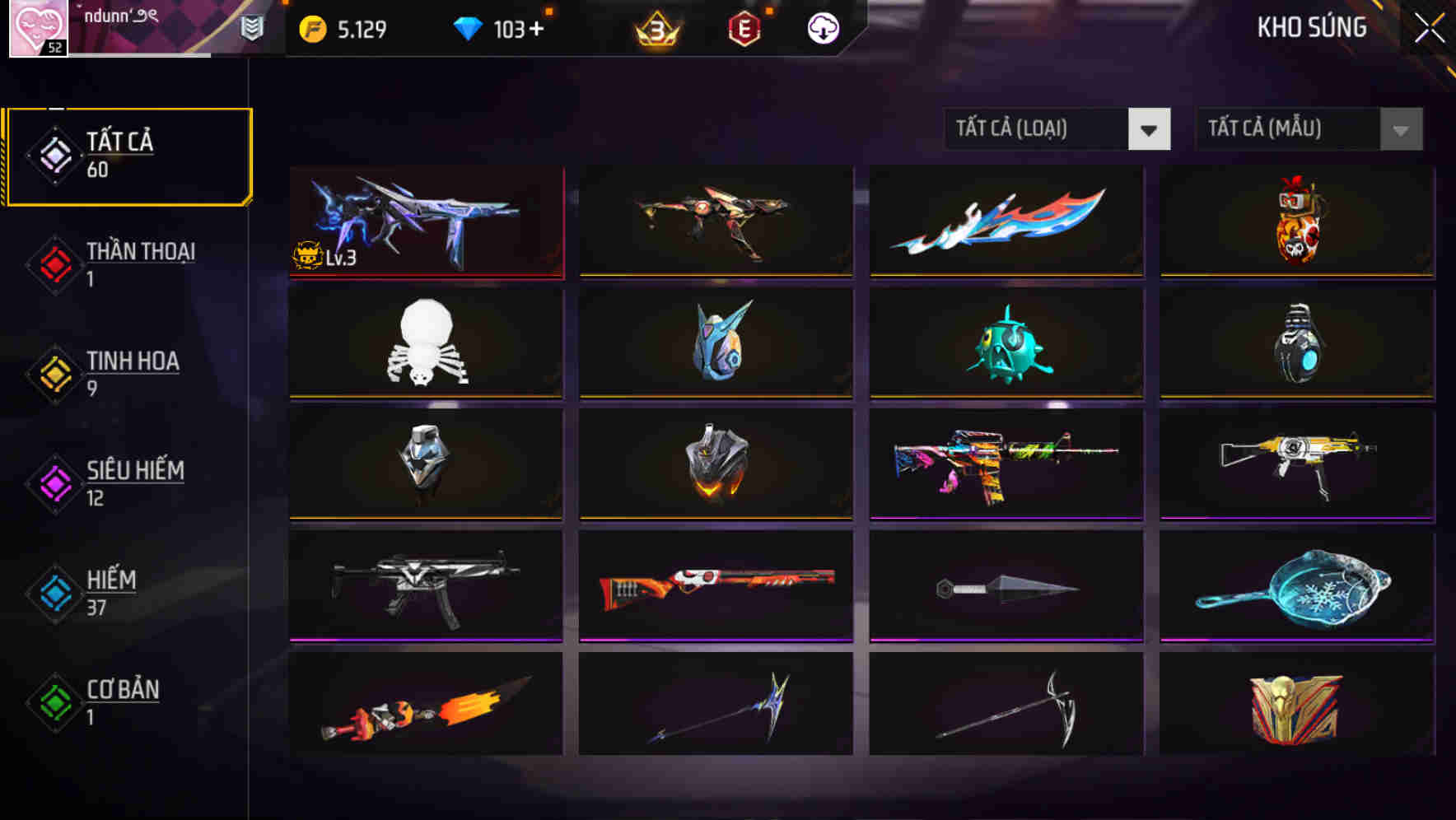1456x820 pixels.
Task: Open the KHO SÚNG inventory header
Action: pos(1311,27)
